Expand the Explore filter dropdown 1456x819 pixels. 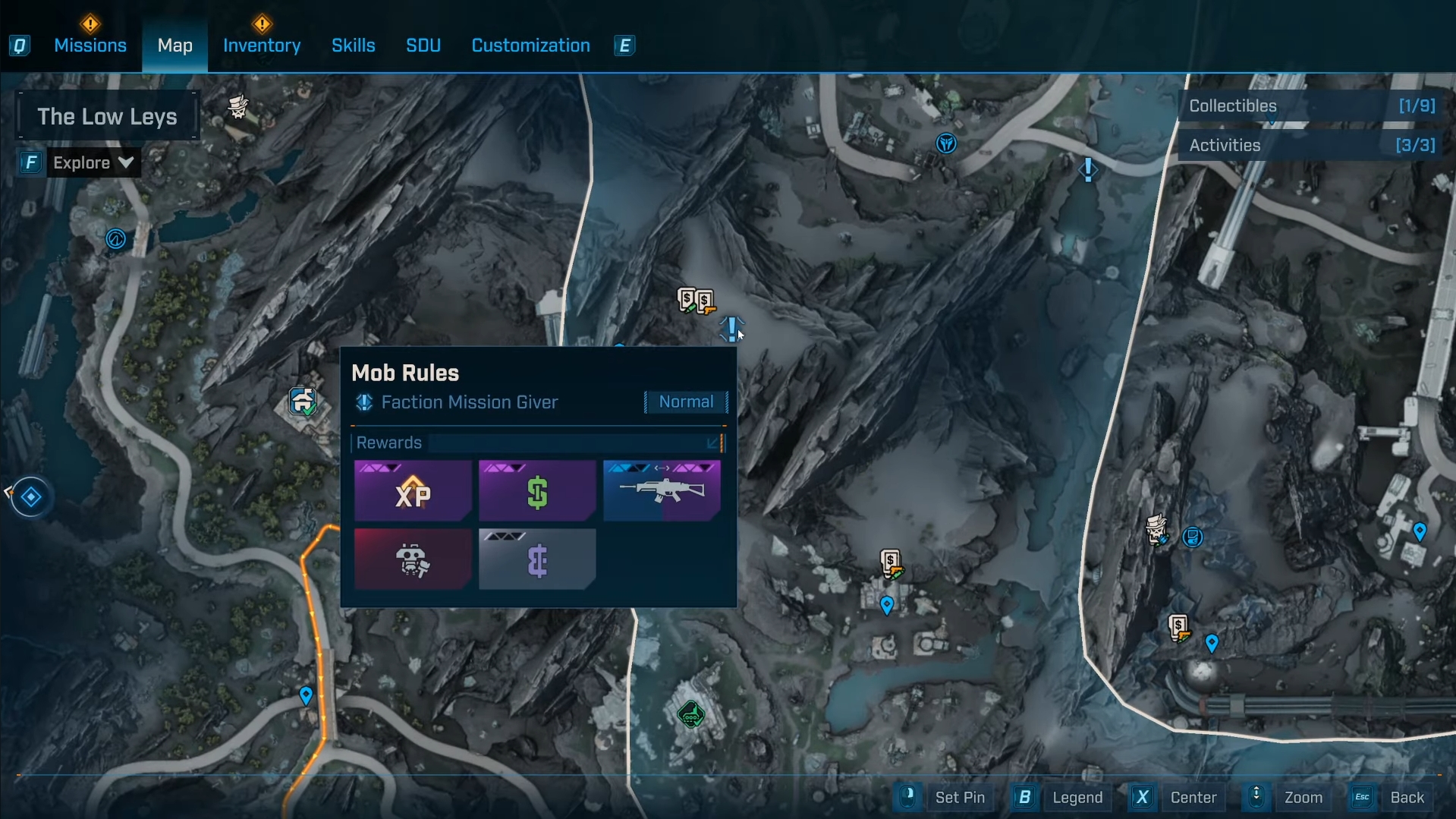(x=93, y=162)
